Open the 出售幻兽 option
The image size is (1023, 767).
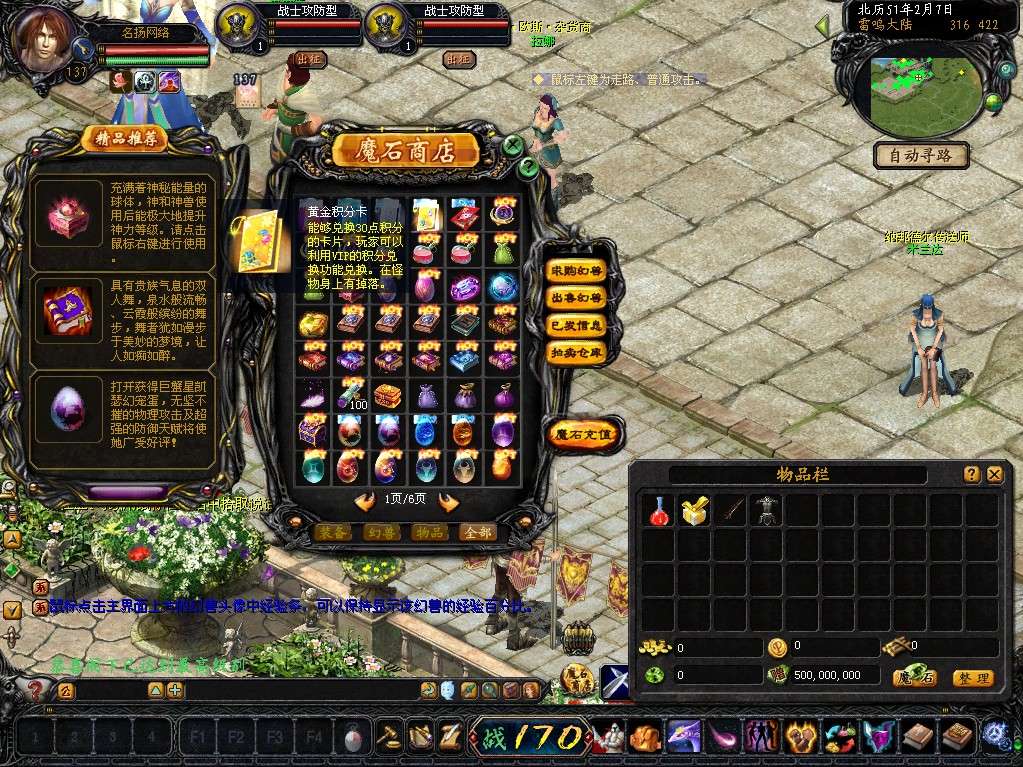coord(577,298)
